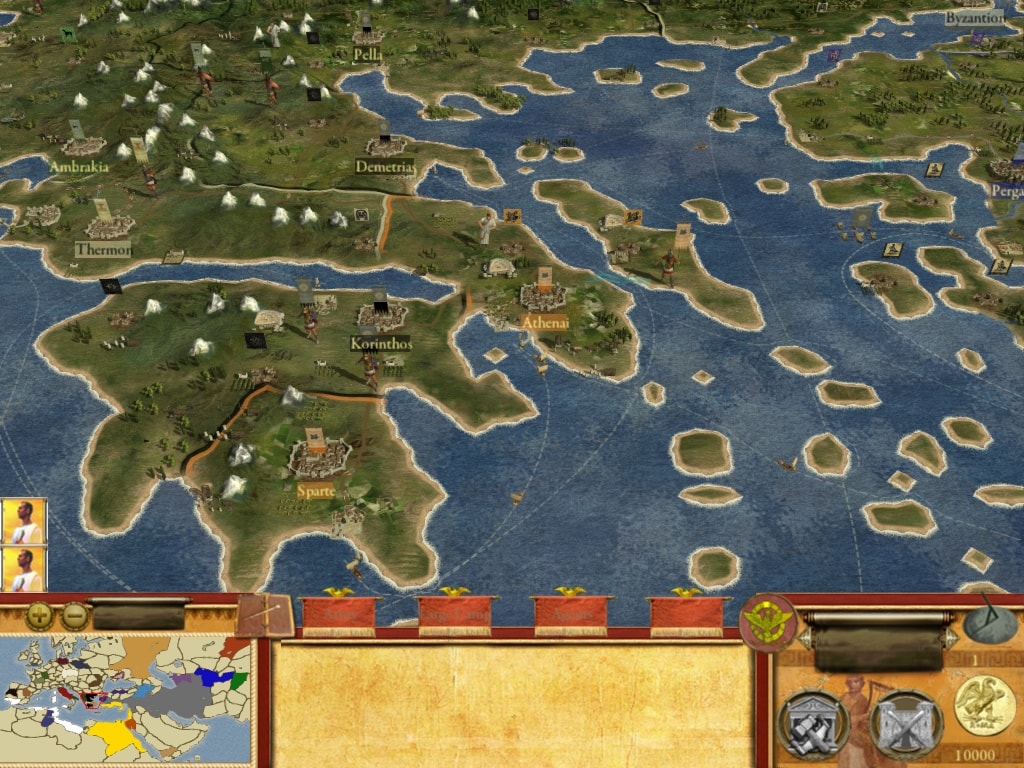Open the construction button with temple and hammers
The image size is (1024, 768).
[x=812, y=724]
